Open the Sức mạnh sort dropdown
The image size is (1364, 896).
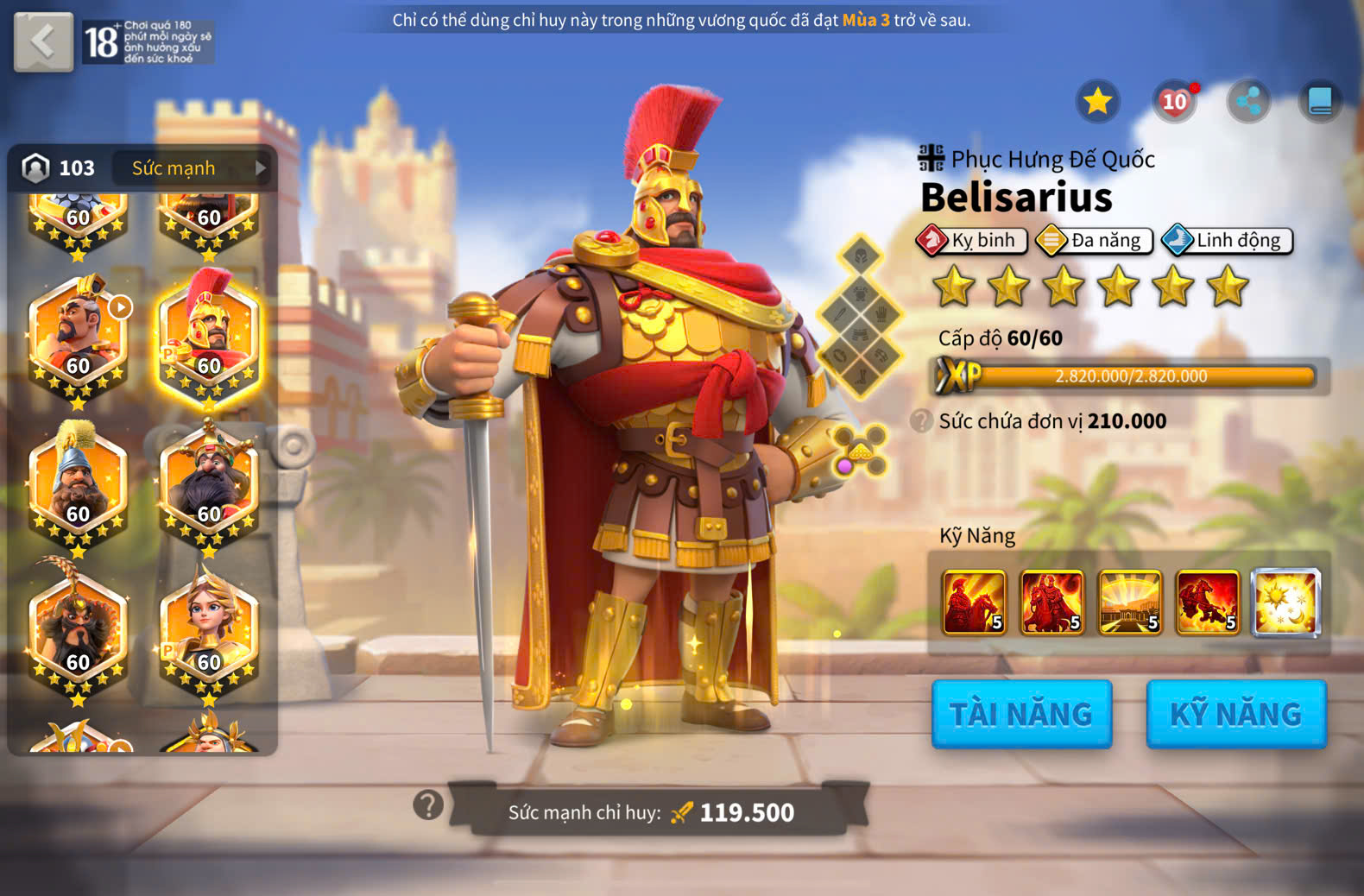pyautogui.click(x=199, y=167)
